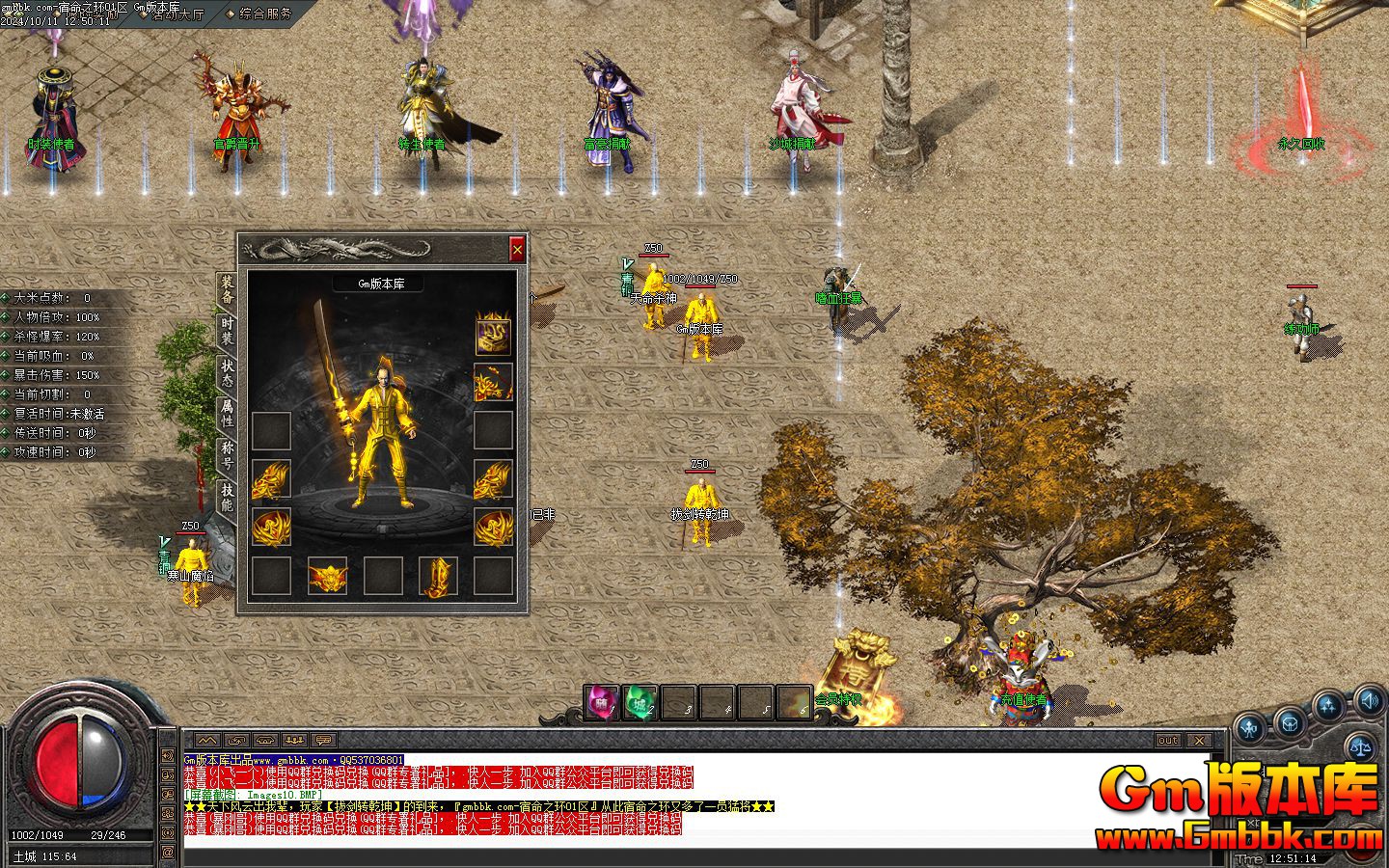1389x868 pixels.
Task: Use the pink potion in hotbar slot 1
Action: [x=602, y=703]
